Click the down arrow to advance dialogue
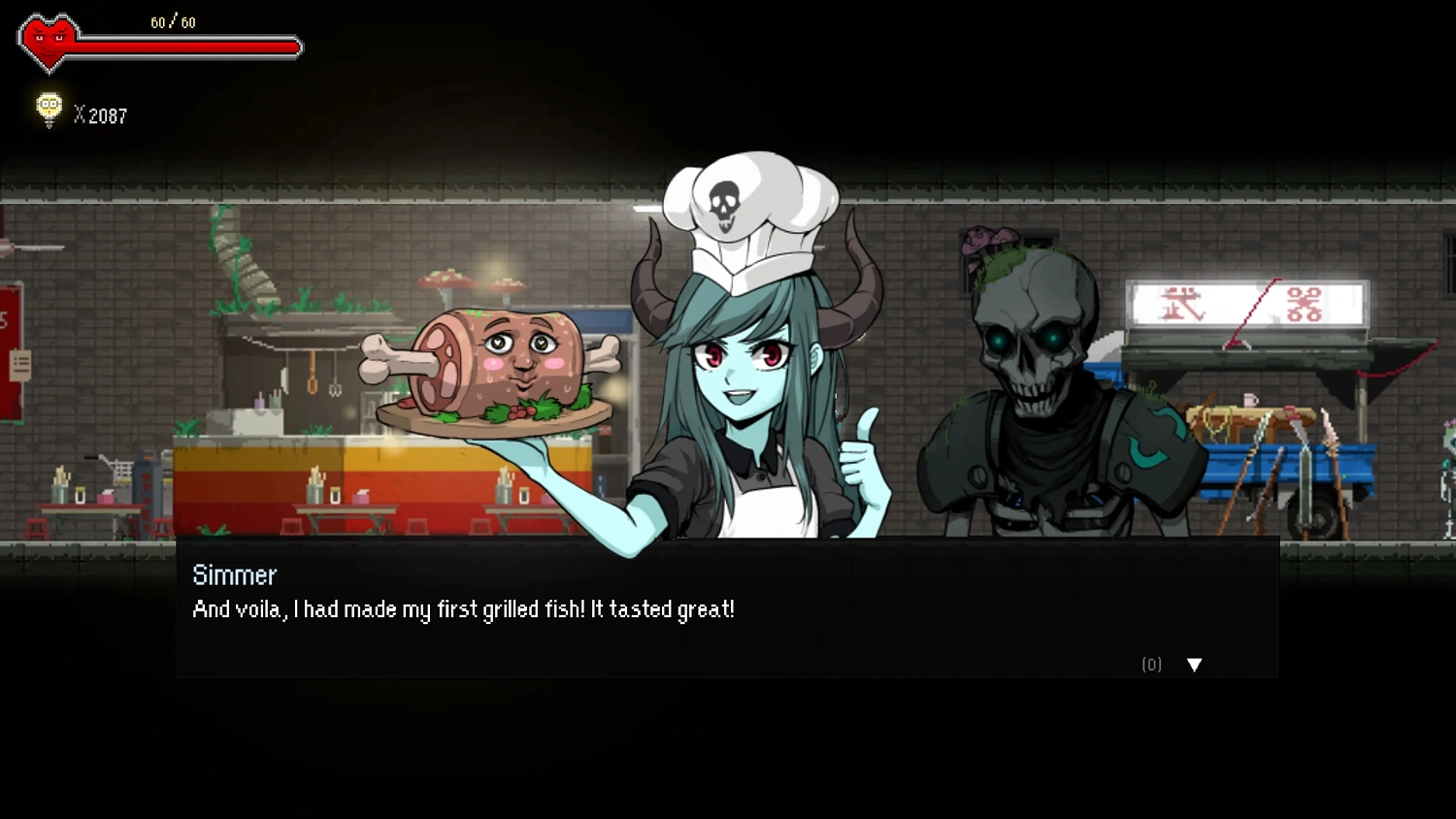The width and height of the screenshot is (1456, 819). click(1194, 665)
